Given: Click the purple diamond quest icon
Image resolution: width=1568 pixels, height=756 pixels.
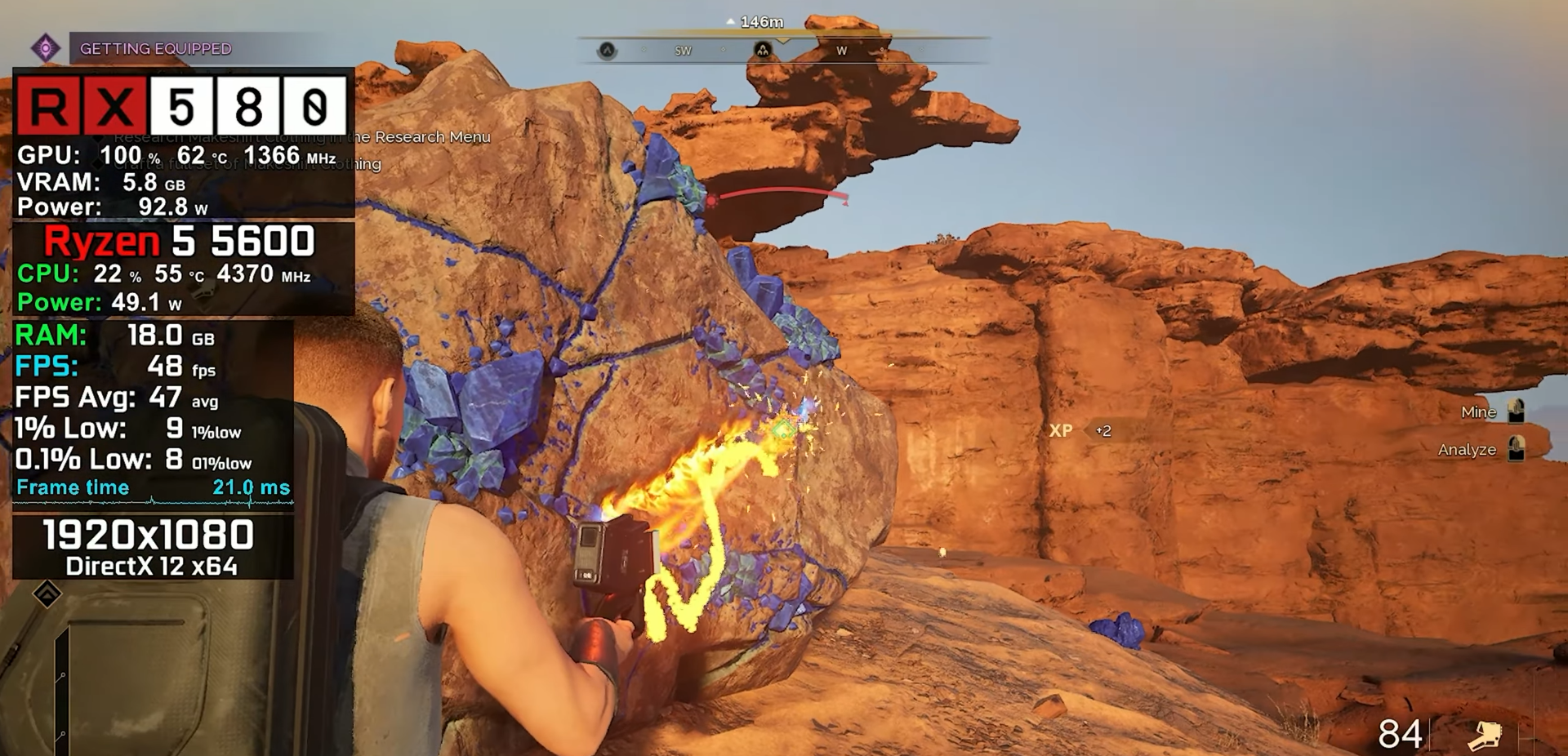Looking at the screenshot, I should (x=46, y=48).
